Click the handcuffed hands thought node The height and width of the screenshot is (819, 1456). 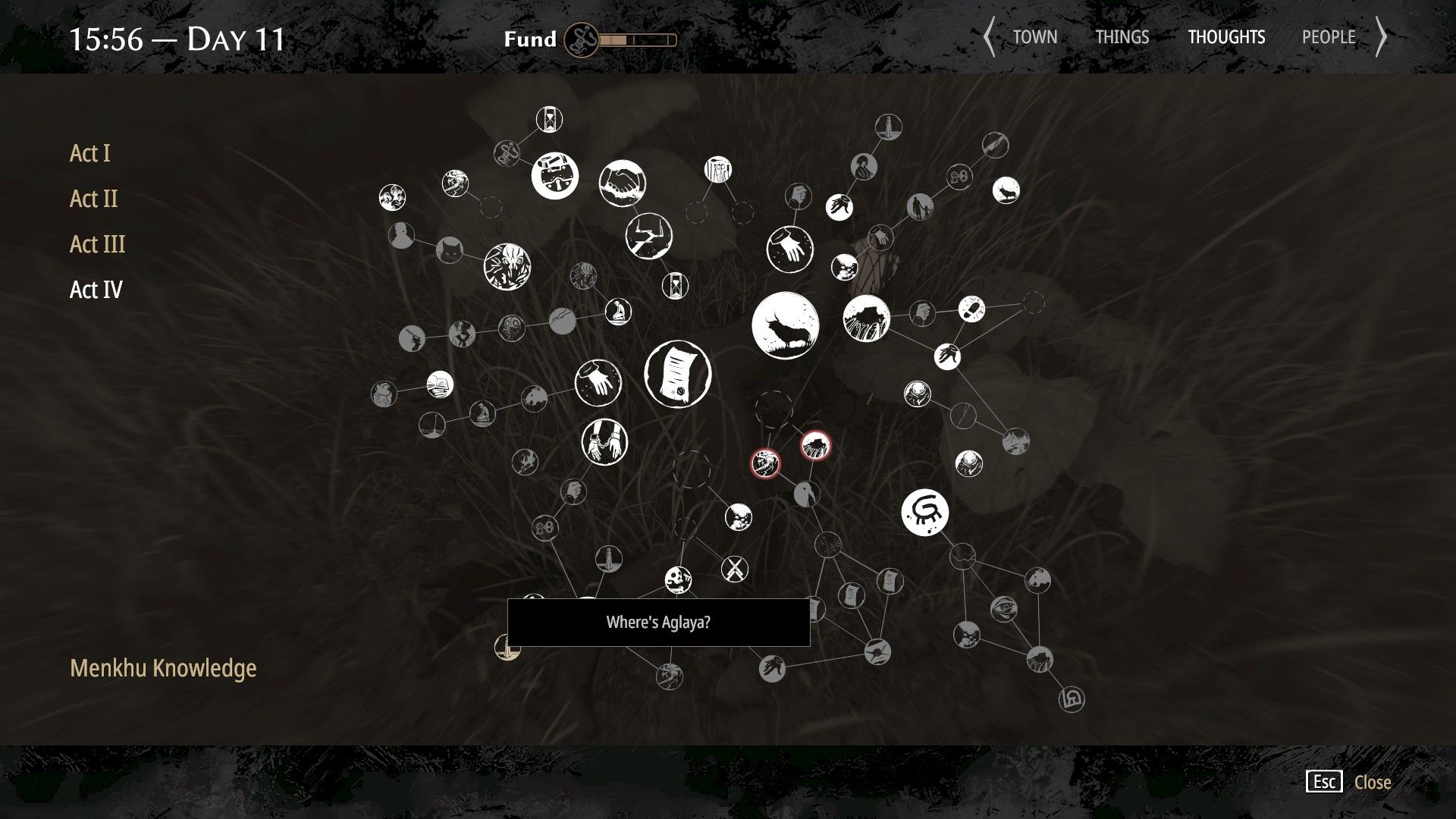coord(604,442)
